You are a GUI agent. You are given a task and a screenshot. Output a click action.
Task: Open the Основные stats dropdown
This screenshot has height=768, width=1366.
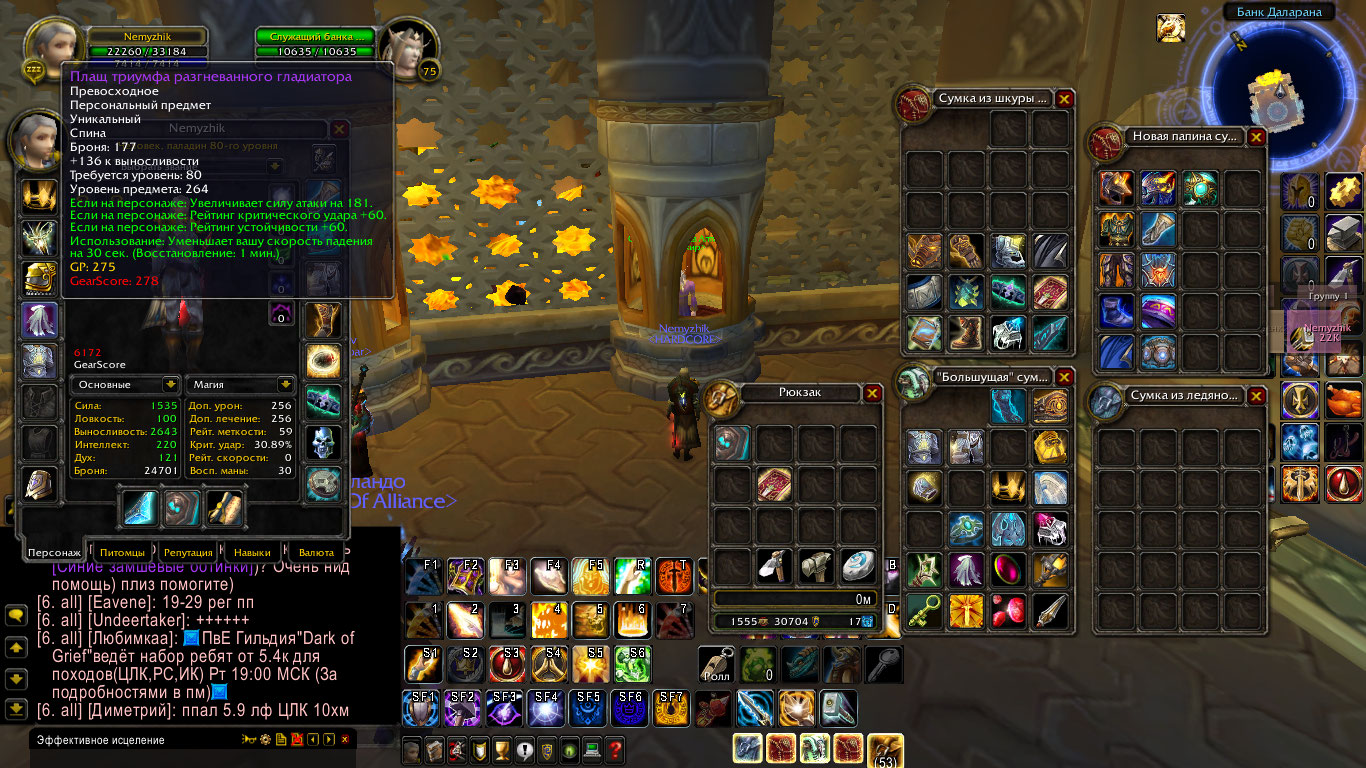171,384
